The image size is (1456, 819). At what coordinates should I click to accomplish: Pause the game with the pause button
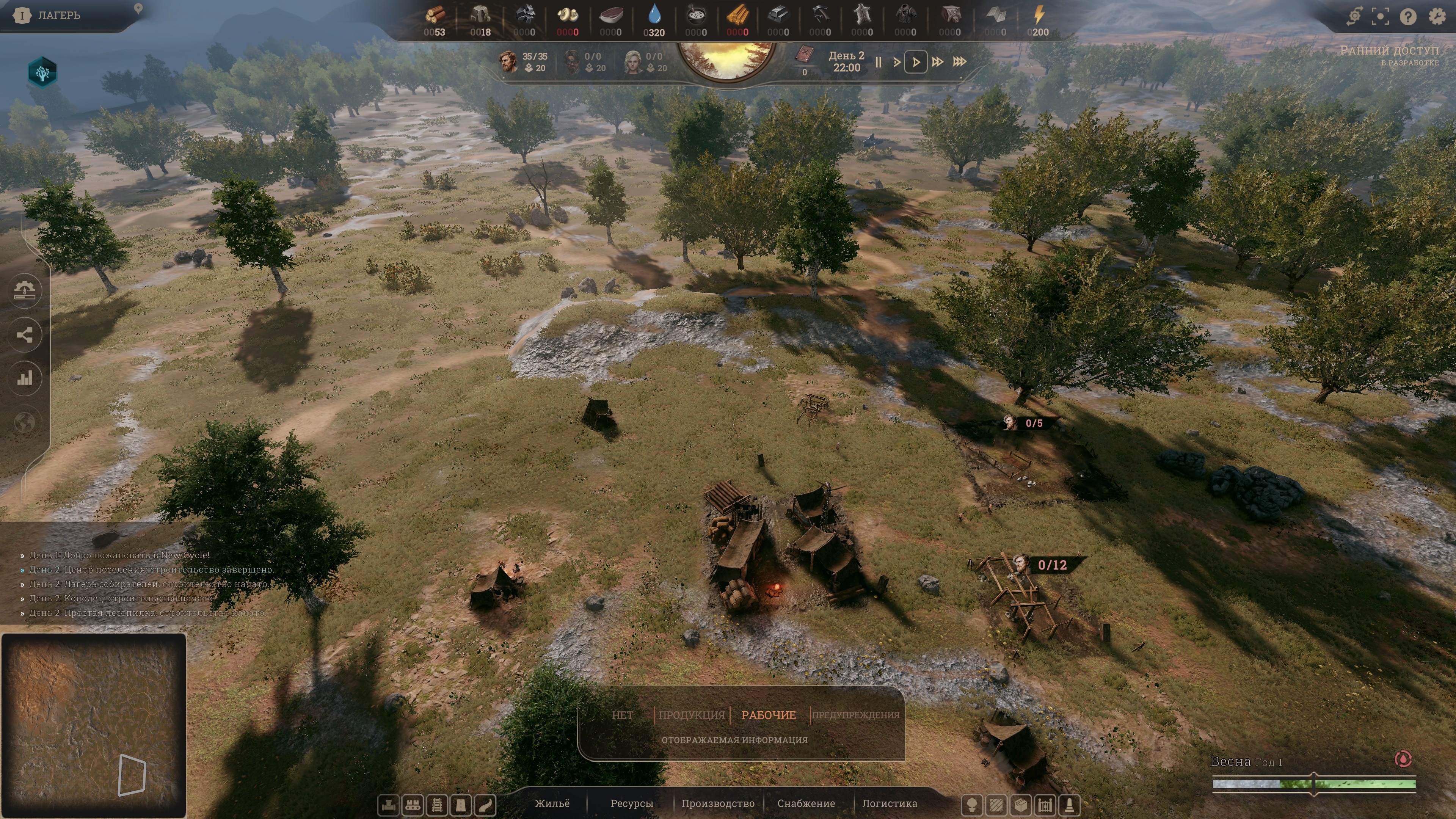pos(879,62)
